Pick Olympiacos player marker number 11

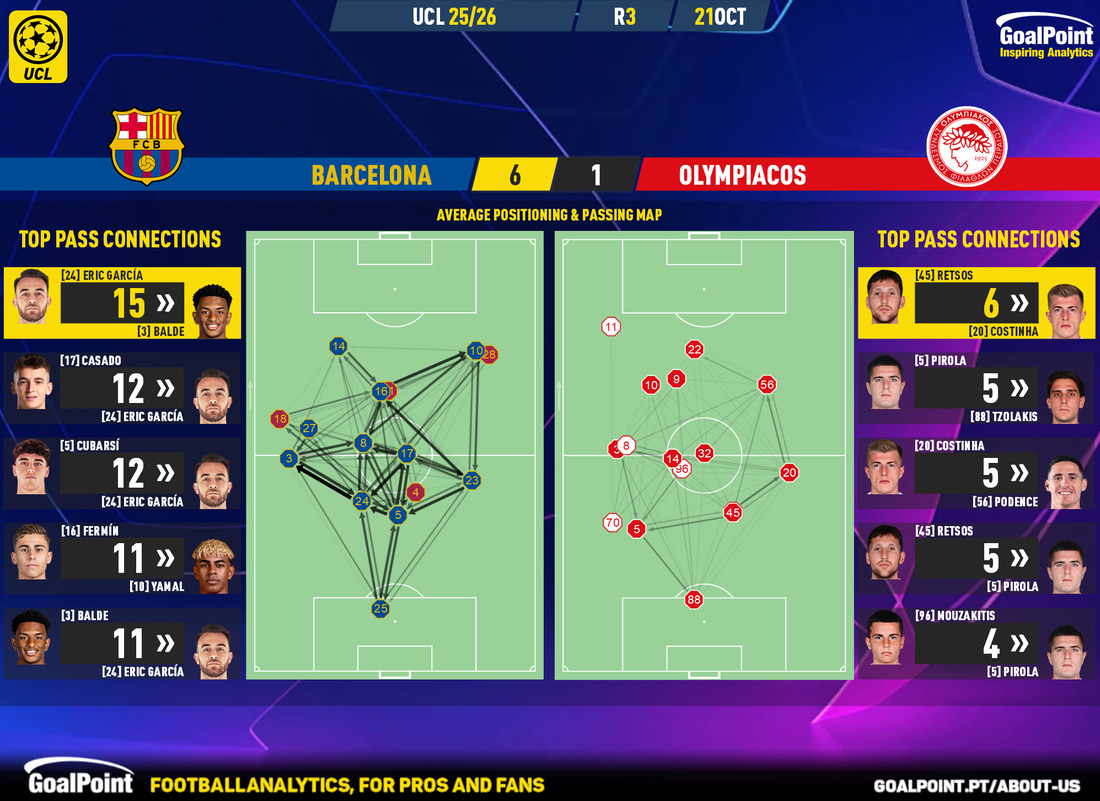pyautogui.click(x=611, y=326)
